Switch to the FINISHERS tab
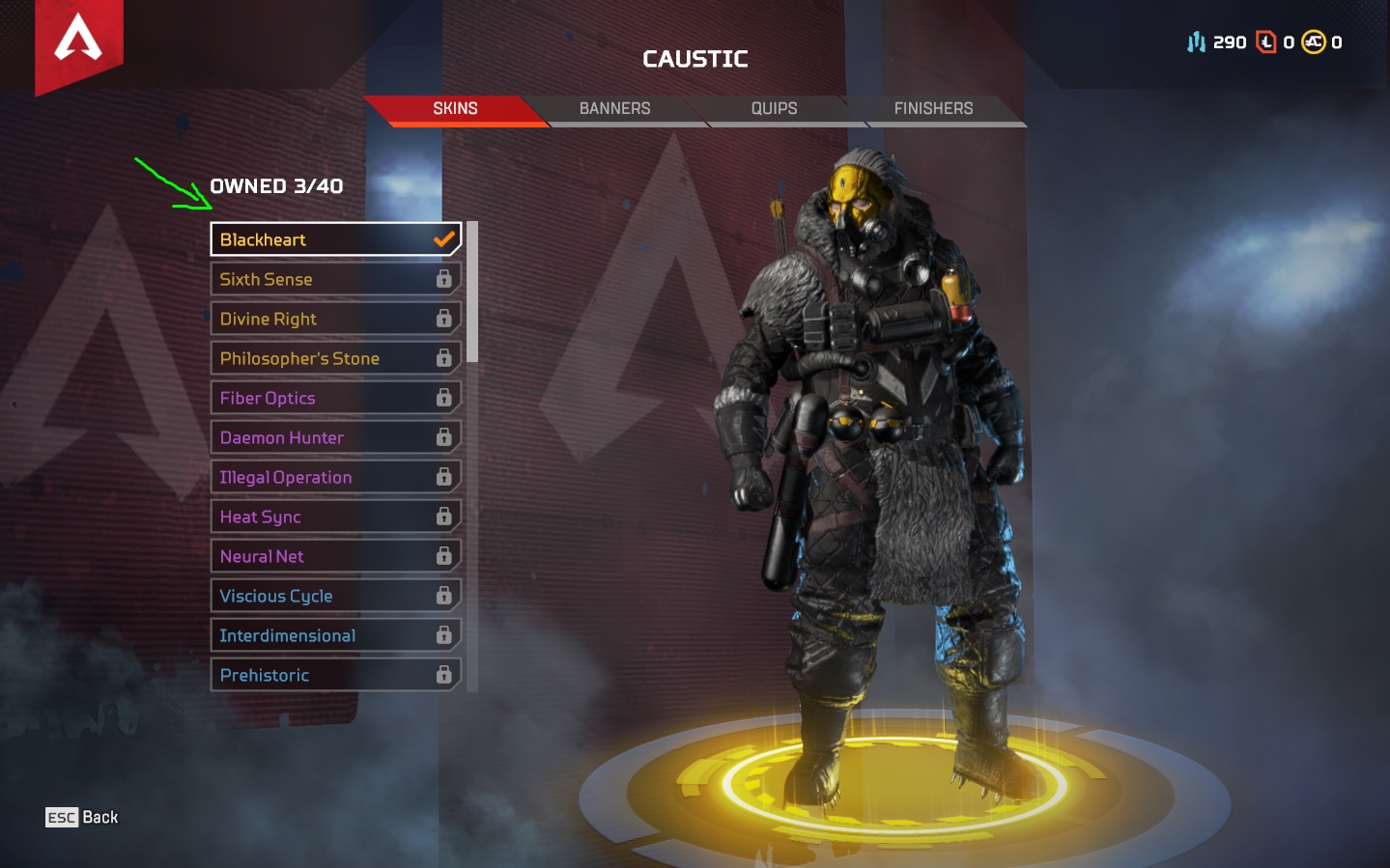The width and height of the screenshot is (1390, 868). point(931,108)
